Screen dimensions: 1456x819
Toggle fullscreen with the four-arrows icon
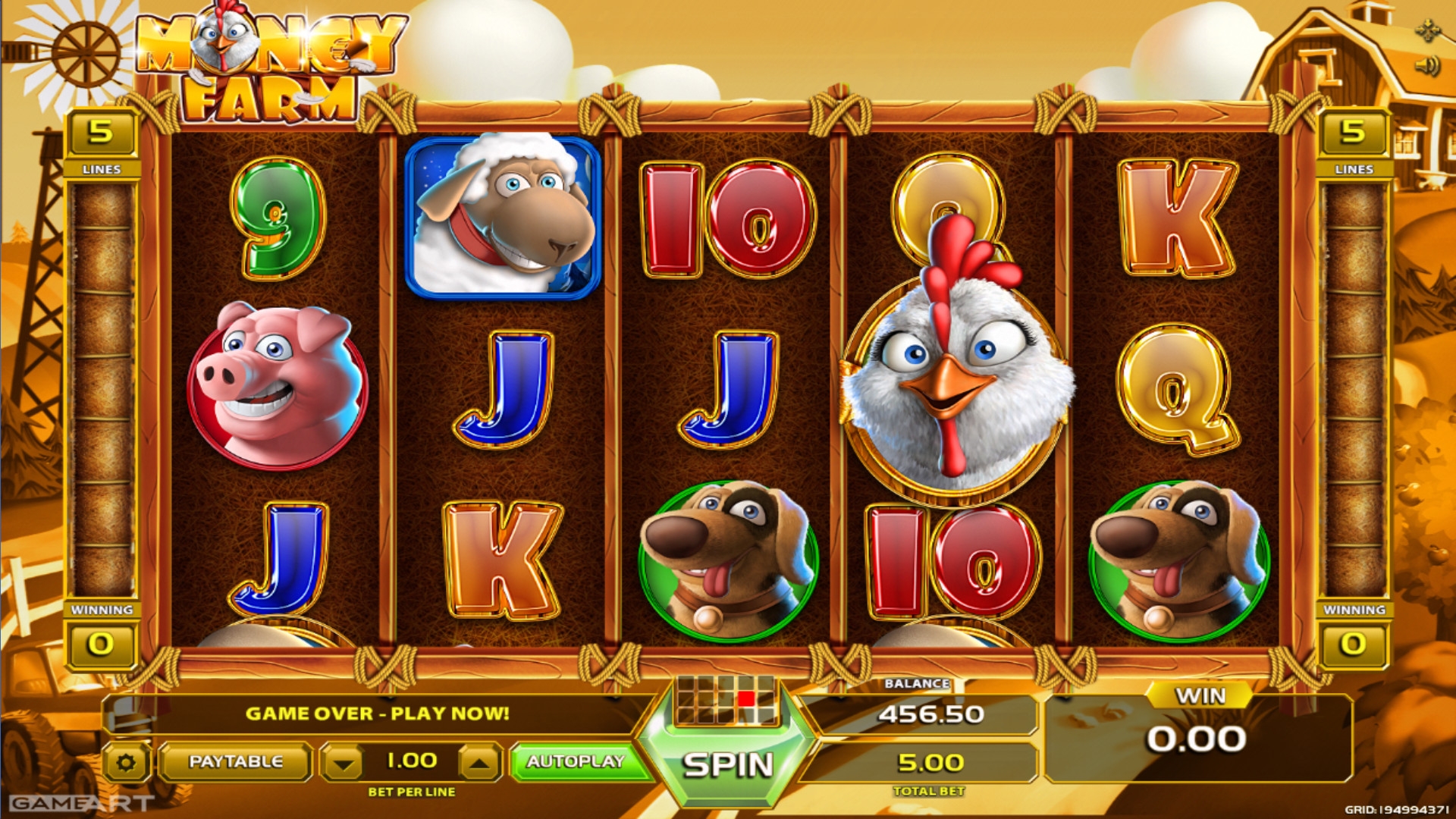[x=1427, y=31]
